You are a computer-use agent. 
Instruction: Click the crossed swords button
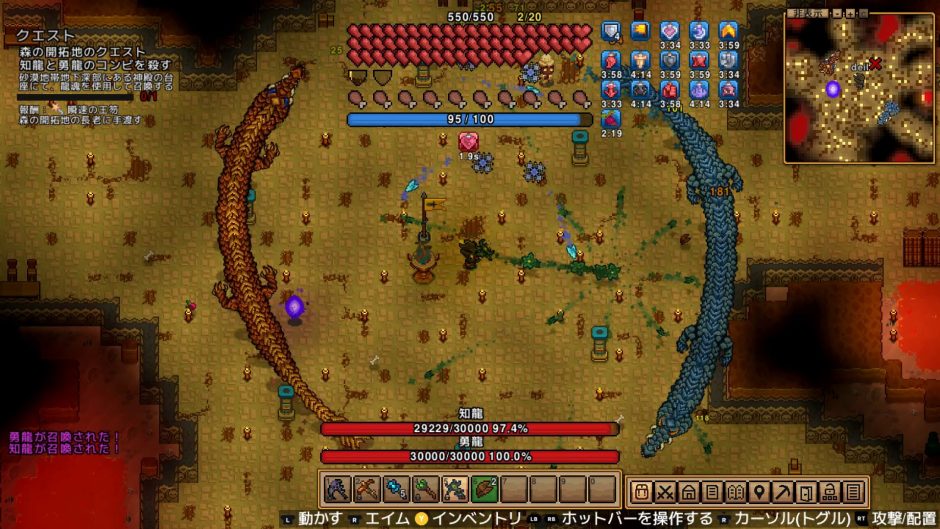click(x=665, y=492)
